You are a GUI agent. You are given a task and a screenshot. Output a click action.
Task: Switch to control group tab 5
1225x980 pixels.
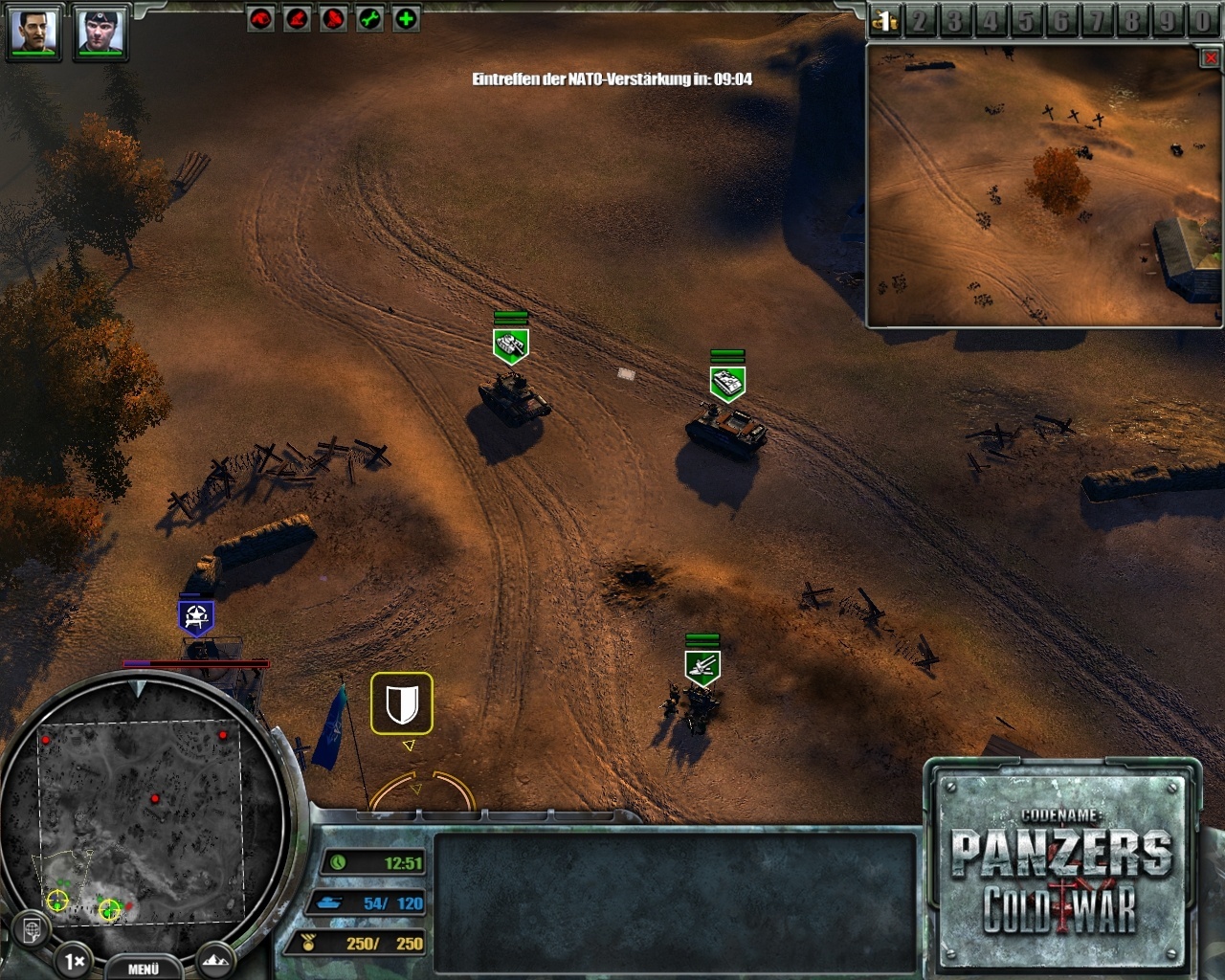point(1027,19)
